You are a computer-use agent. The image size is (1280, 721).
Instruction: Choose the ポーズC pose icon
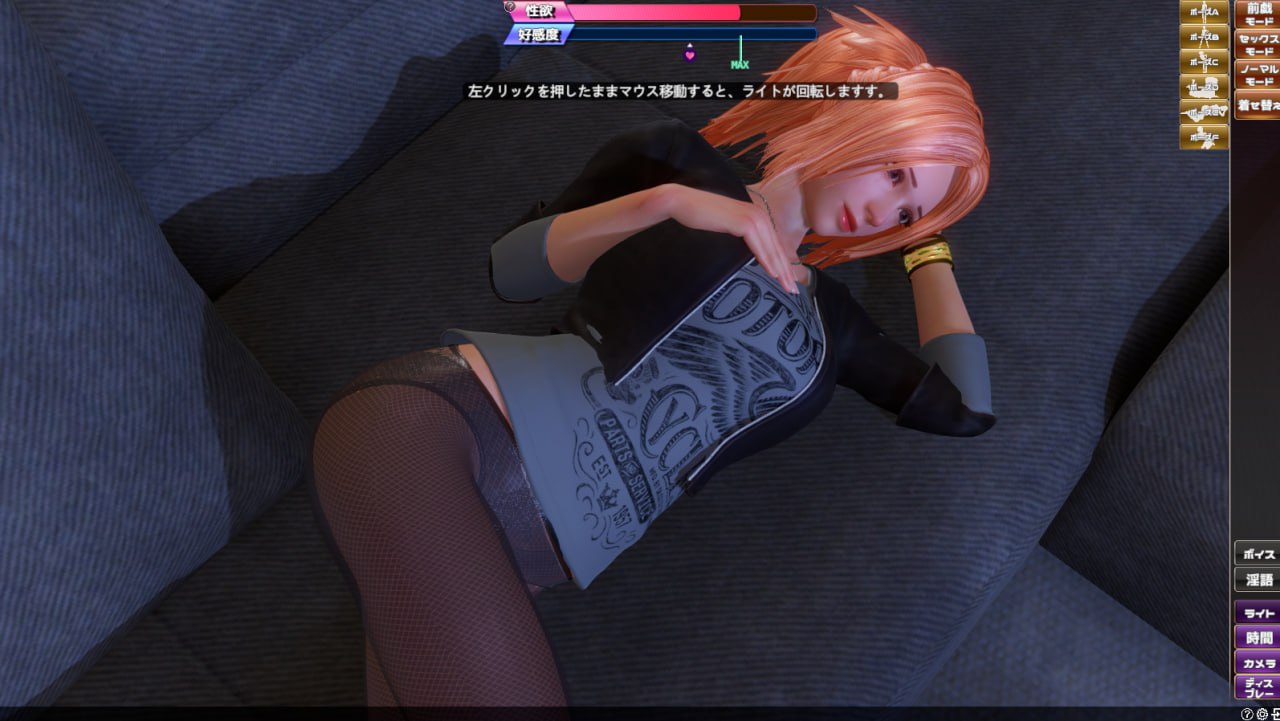point(1203,62)
